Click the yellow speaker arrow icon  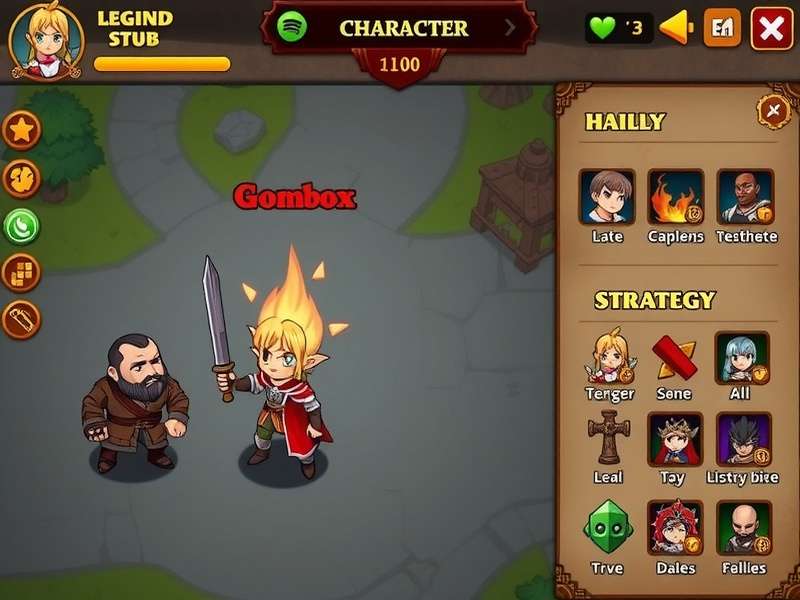677,28
